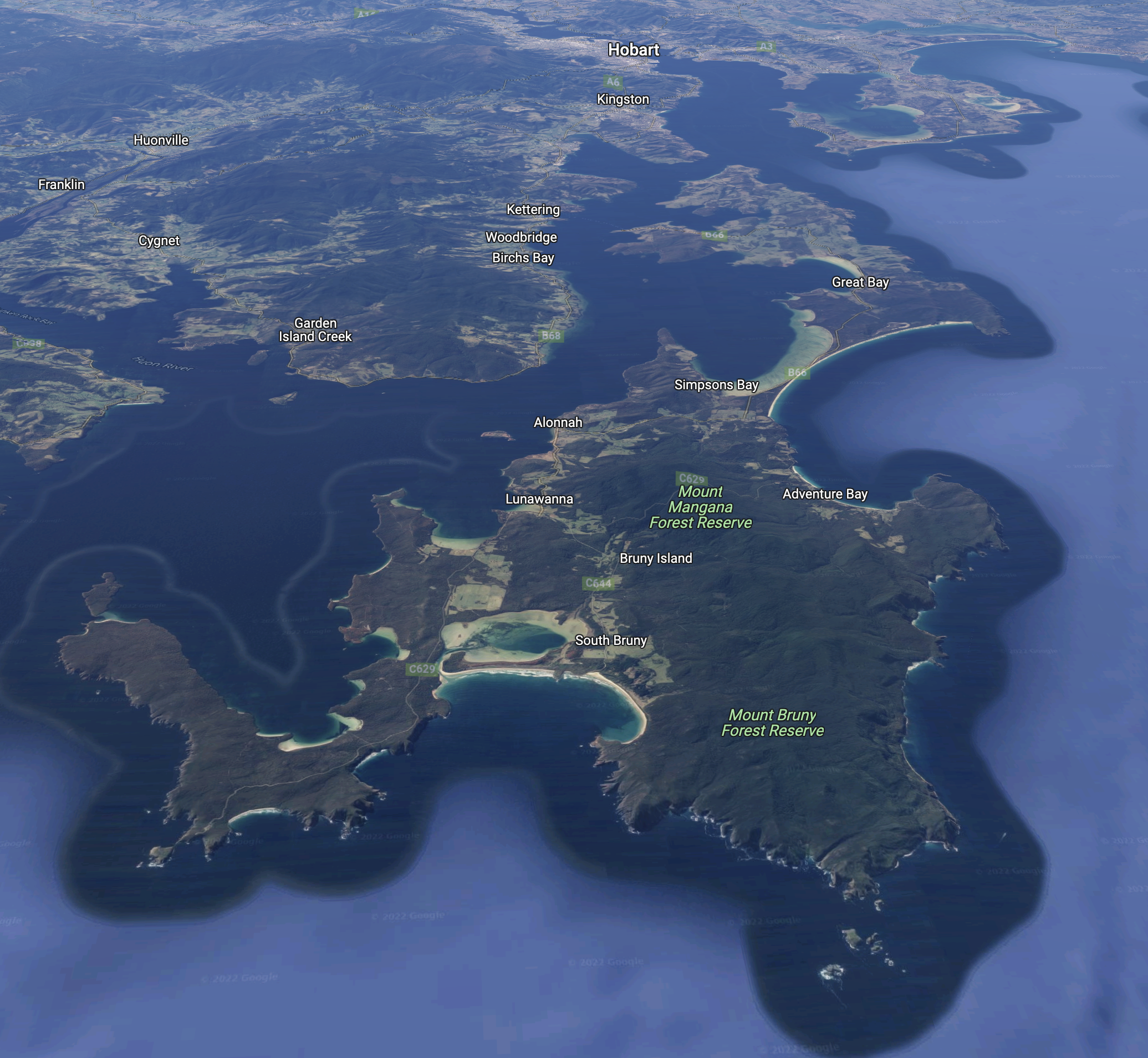This screenshot has width=1148, height=1058.
Task: Open the Huonville map label
Action: click(x=161, y=140)
